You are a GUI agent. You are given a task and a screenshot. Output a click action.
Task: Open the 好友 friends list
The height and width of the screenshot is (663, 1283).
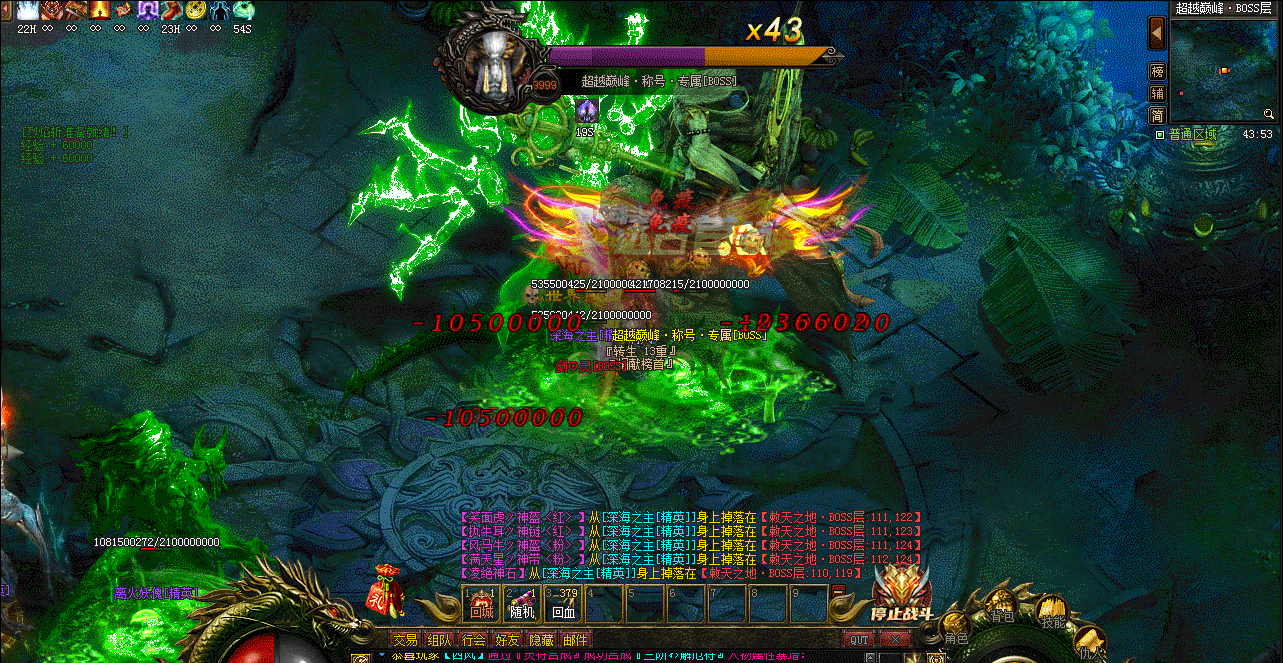pos(508,640)
